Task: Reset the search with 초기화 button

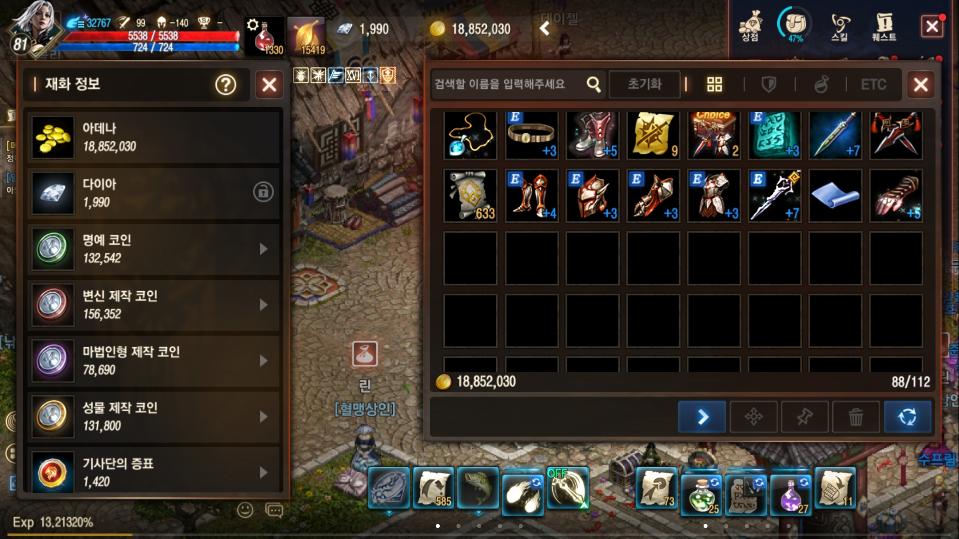Action: click(x=644, y=85)
